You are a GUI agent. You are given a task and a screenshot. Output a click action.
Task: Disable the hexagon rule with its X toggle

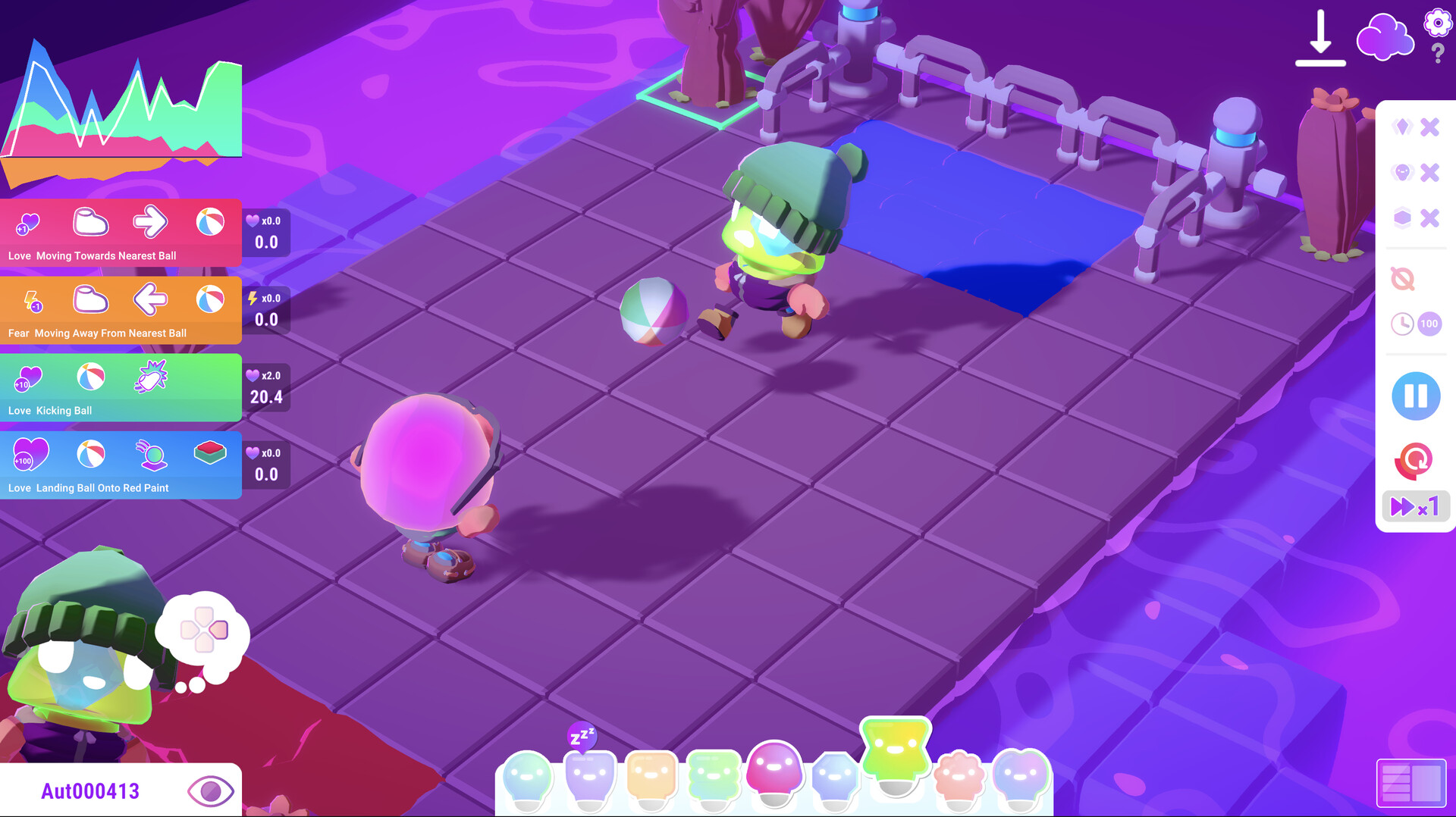click(1430, 218)
